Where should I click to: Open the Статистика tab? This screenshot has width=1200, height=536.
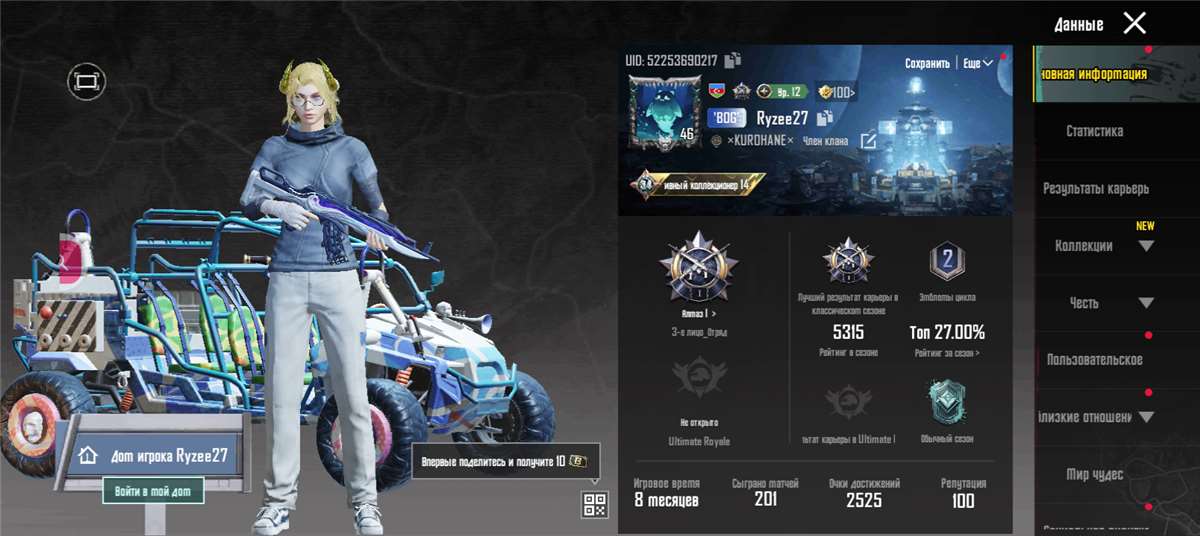point(1094,131)
